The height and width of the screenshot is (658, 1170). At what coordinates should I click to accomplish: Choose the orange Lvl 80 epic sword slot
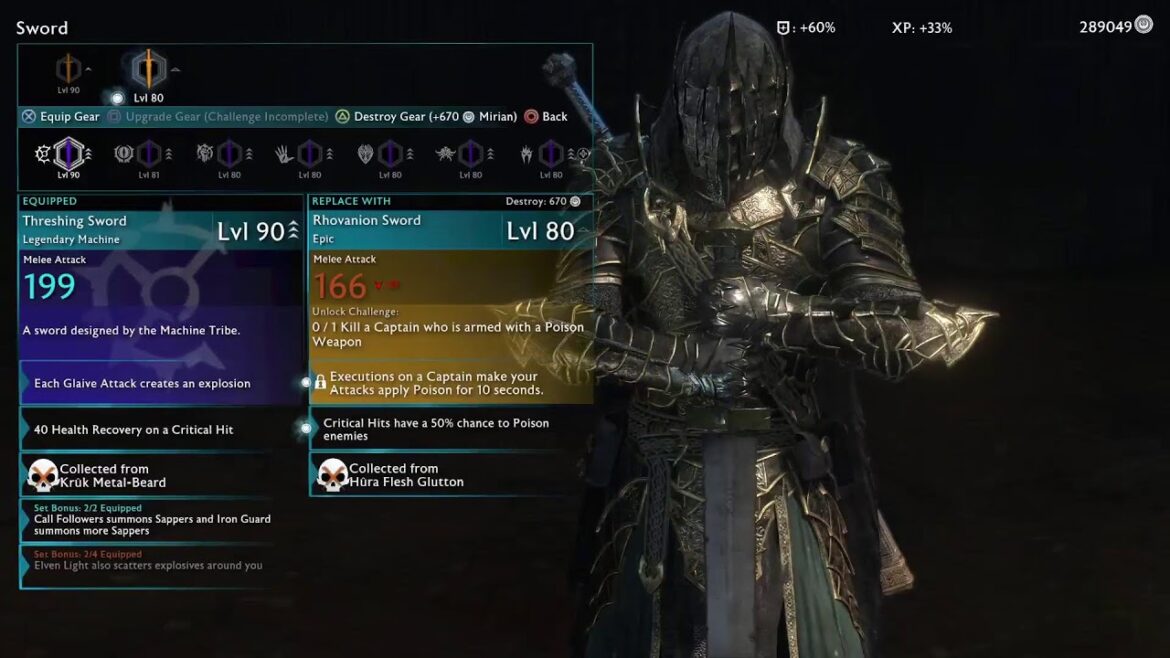tap(149, 69)
